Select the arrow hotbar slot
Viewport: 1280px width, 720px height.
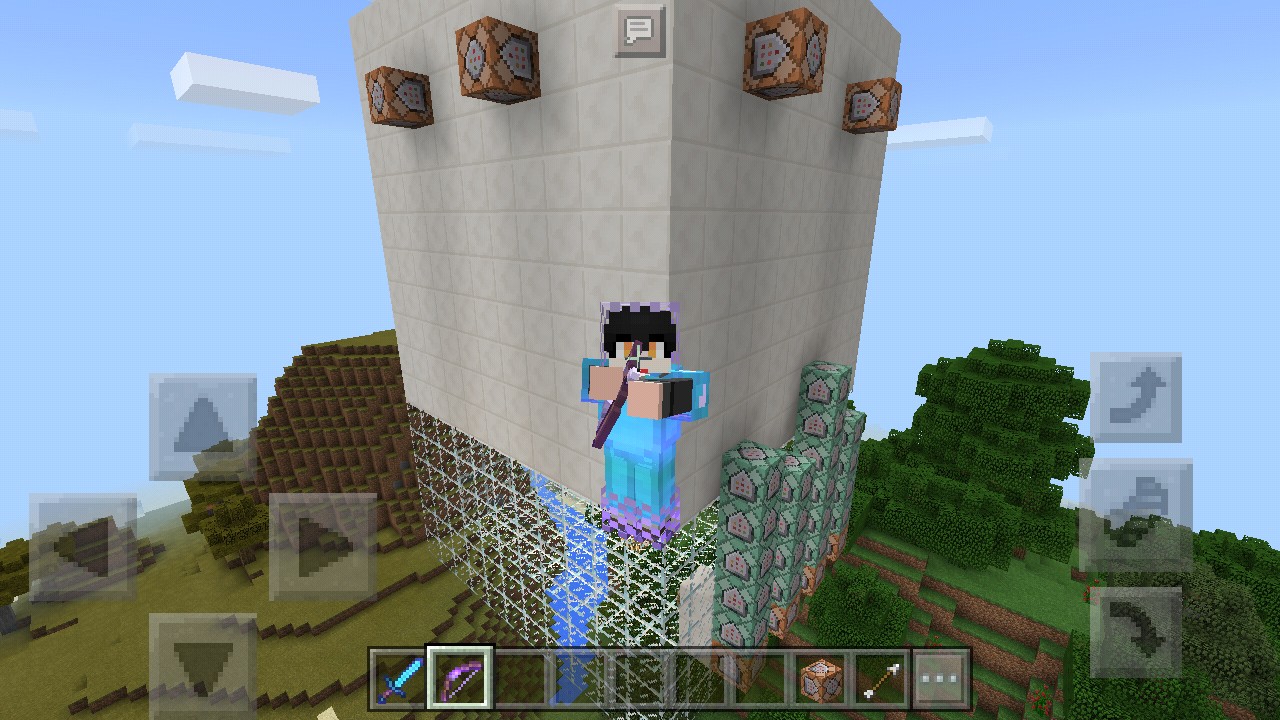click(x=881, y=679)
